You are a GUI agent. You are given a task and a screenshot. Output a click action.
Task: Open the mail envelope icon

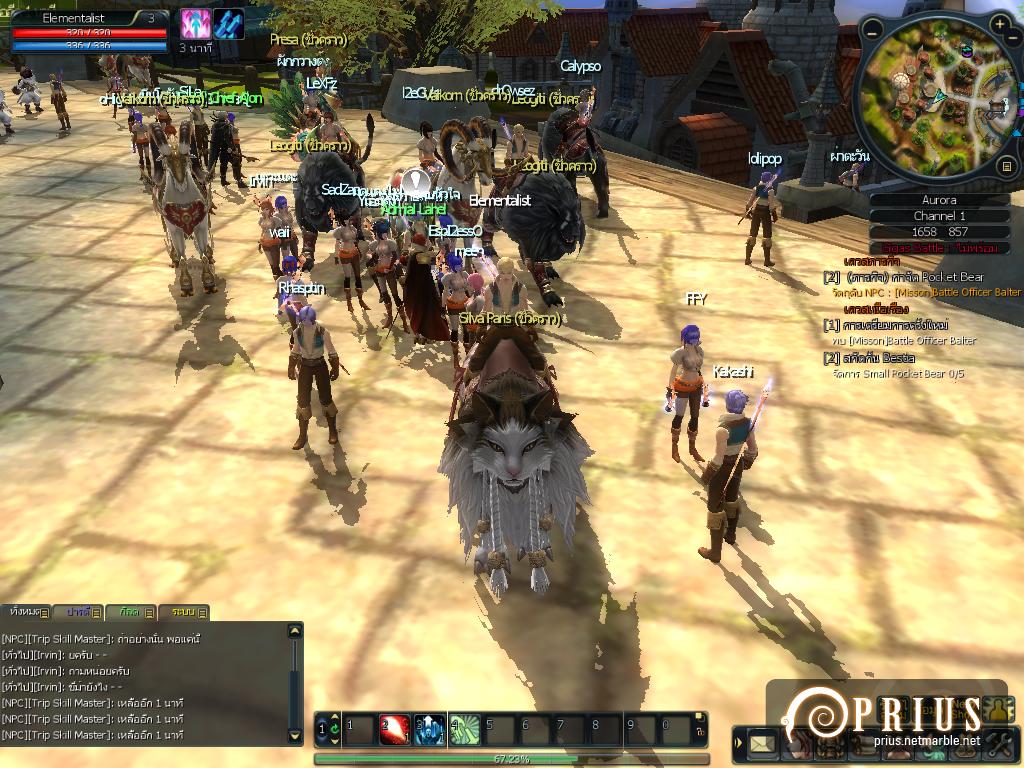pos(764,743)
